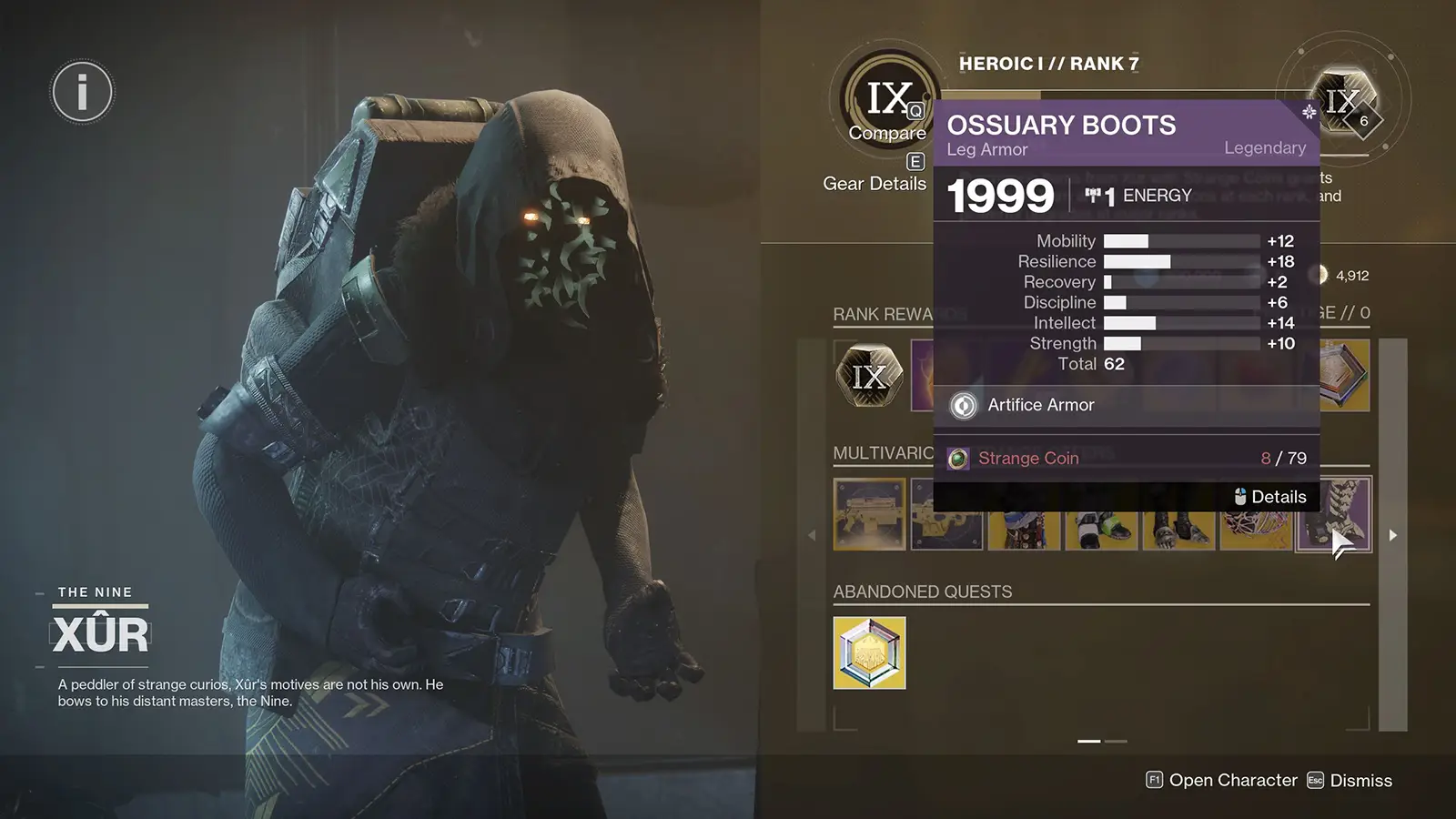This screenshot has width=1456, height=819.
Task: Open Gear Details via its label
Action: [875, 183]
